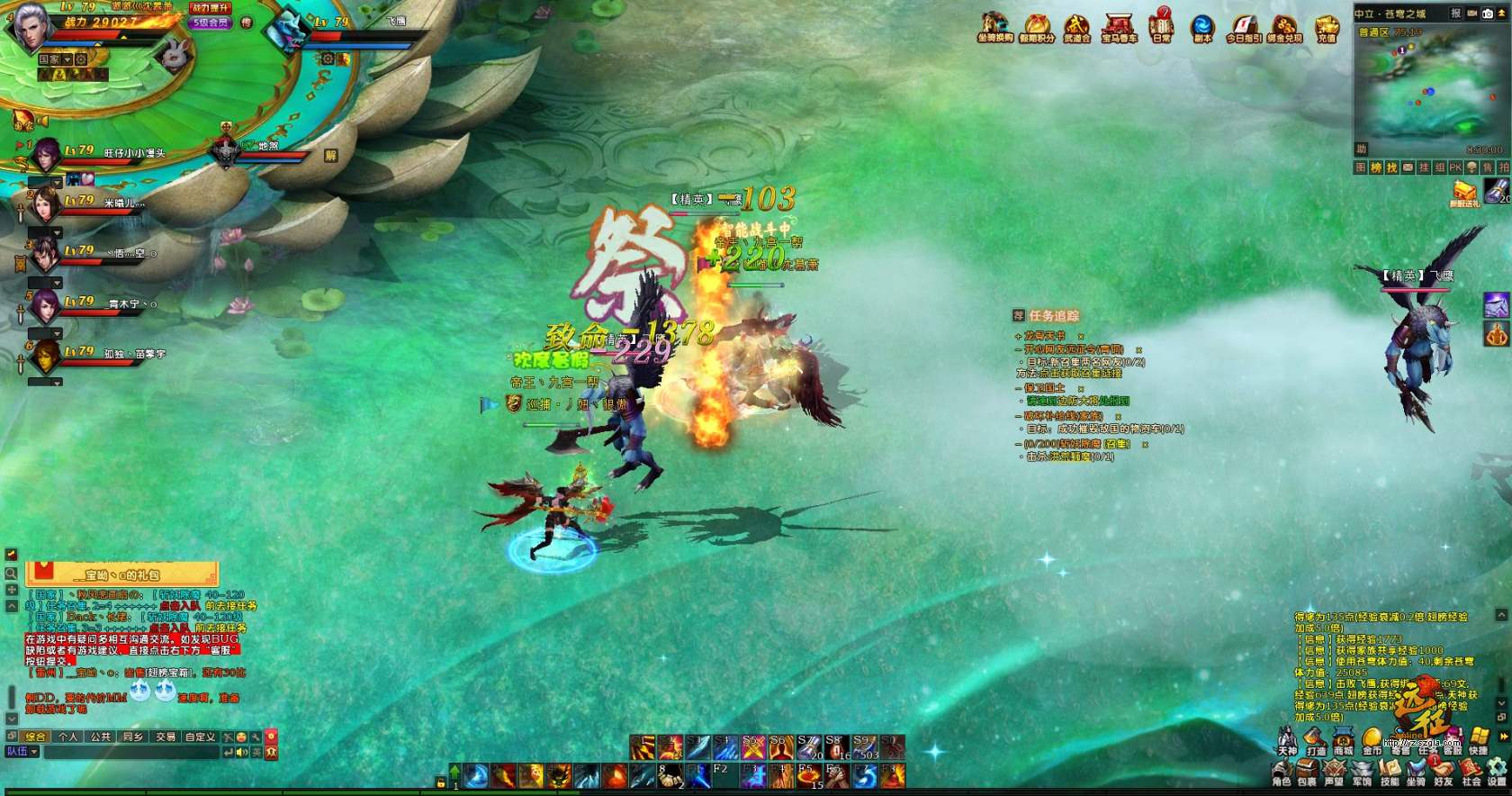The height and width of the screenshot is (796, 1512).
Task: Open the mail envelope button
Action: pyautogui.click(x=1408, y=168)
